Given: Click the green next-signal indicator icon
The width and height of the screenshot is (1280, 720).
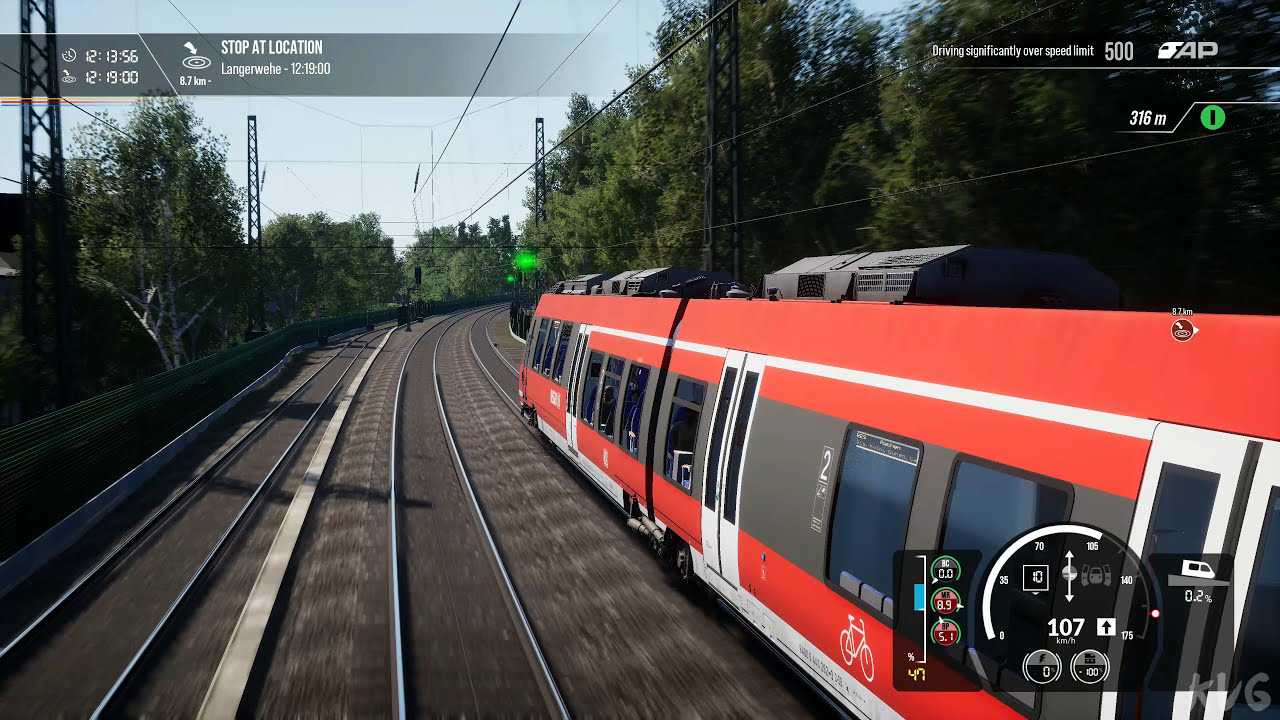Looking at the screenshot, I should point(1212,118).
